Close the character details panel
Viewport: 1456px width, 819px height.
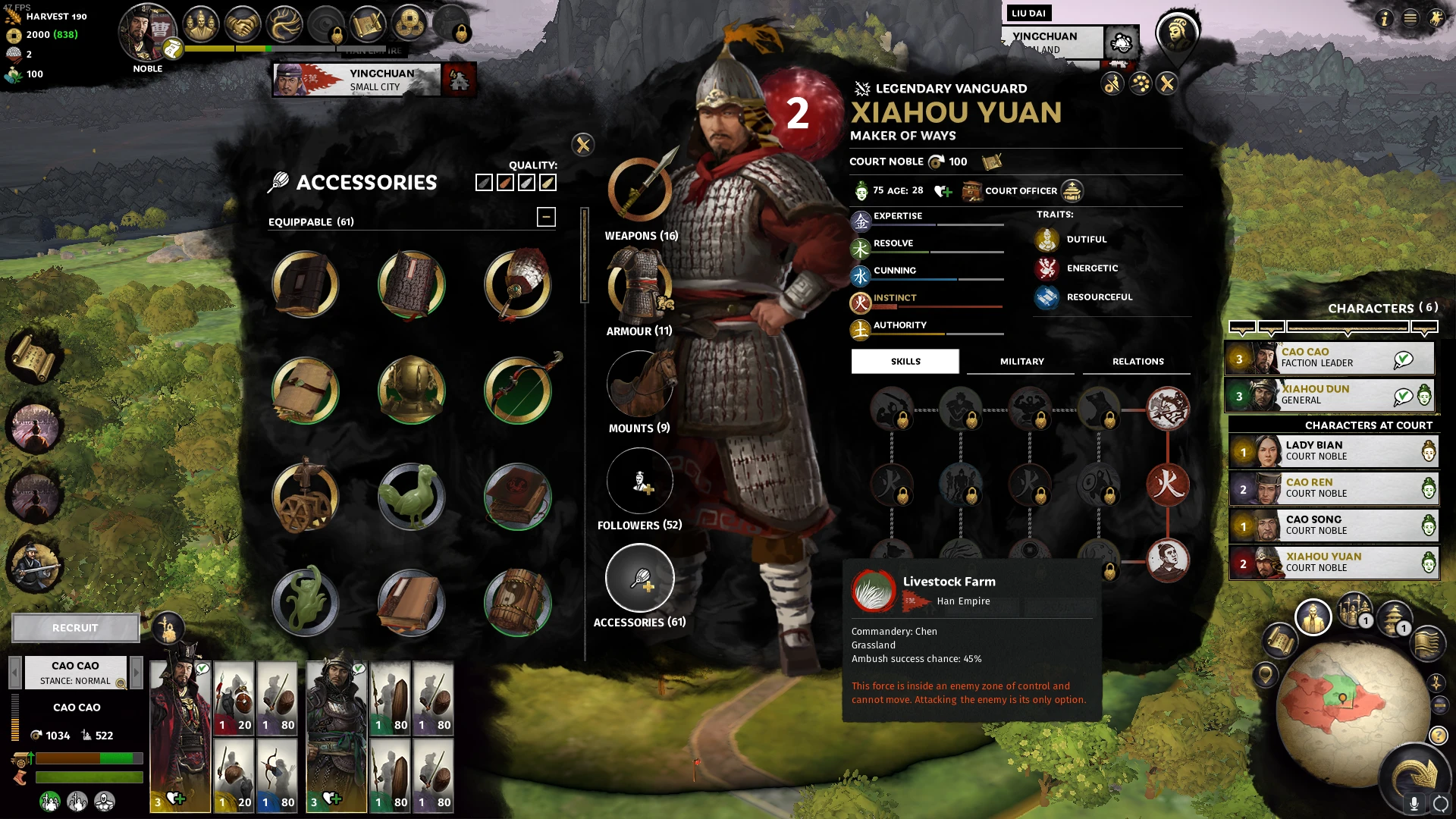tap(1167, 83)
